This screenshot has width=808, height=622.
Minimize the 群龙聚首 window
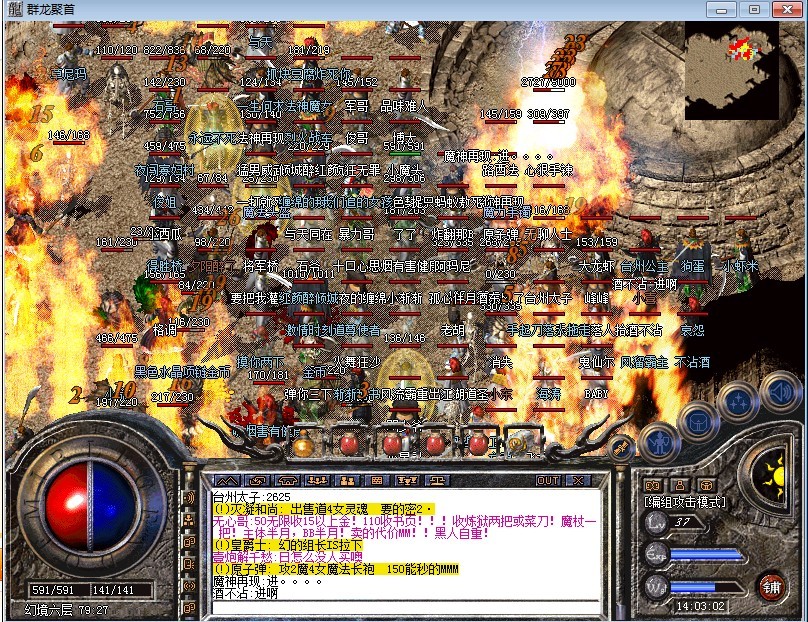(x=725, y=9)
